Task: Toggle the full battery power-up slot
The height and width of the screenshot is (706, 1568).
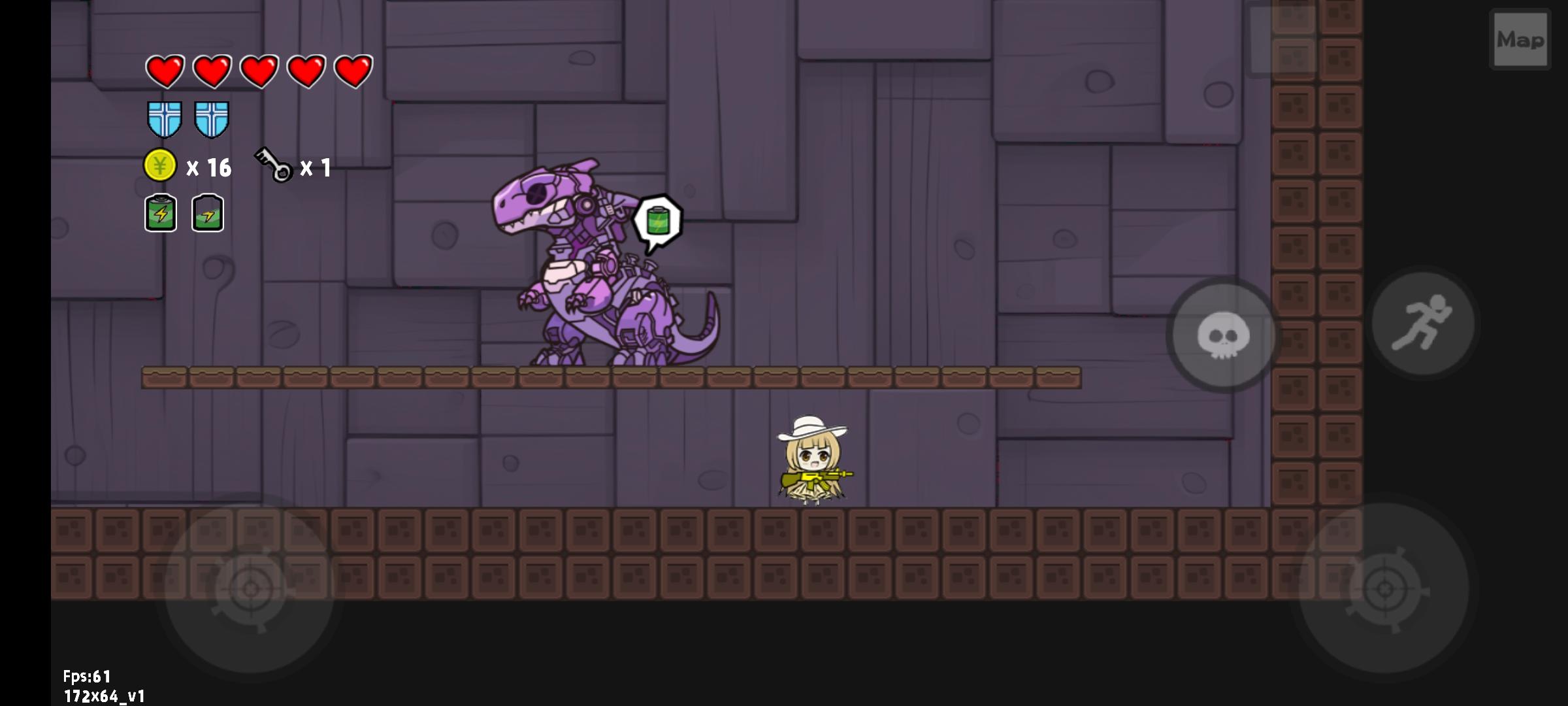Action: point(160,213)
